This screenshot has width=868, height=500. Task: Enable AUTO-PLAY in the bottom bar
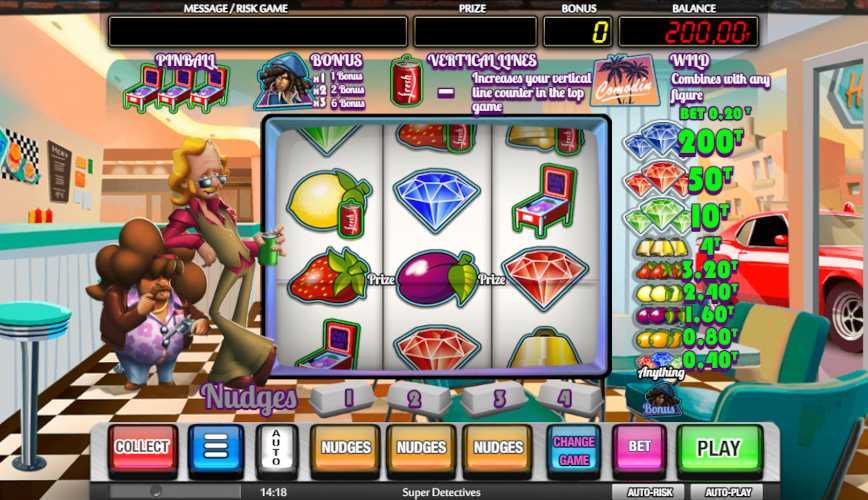[x=727, y=492]
